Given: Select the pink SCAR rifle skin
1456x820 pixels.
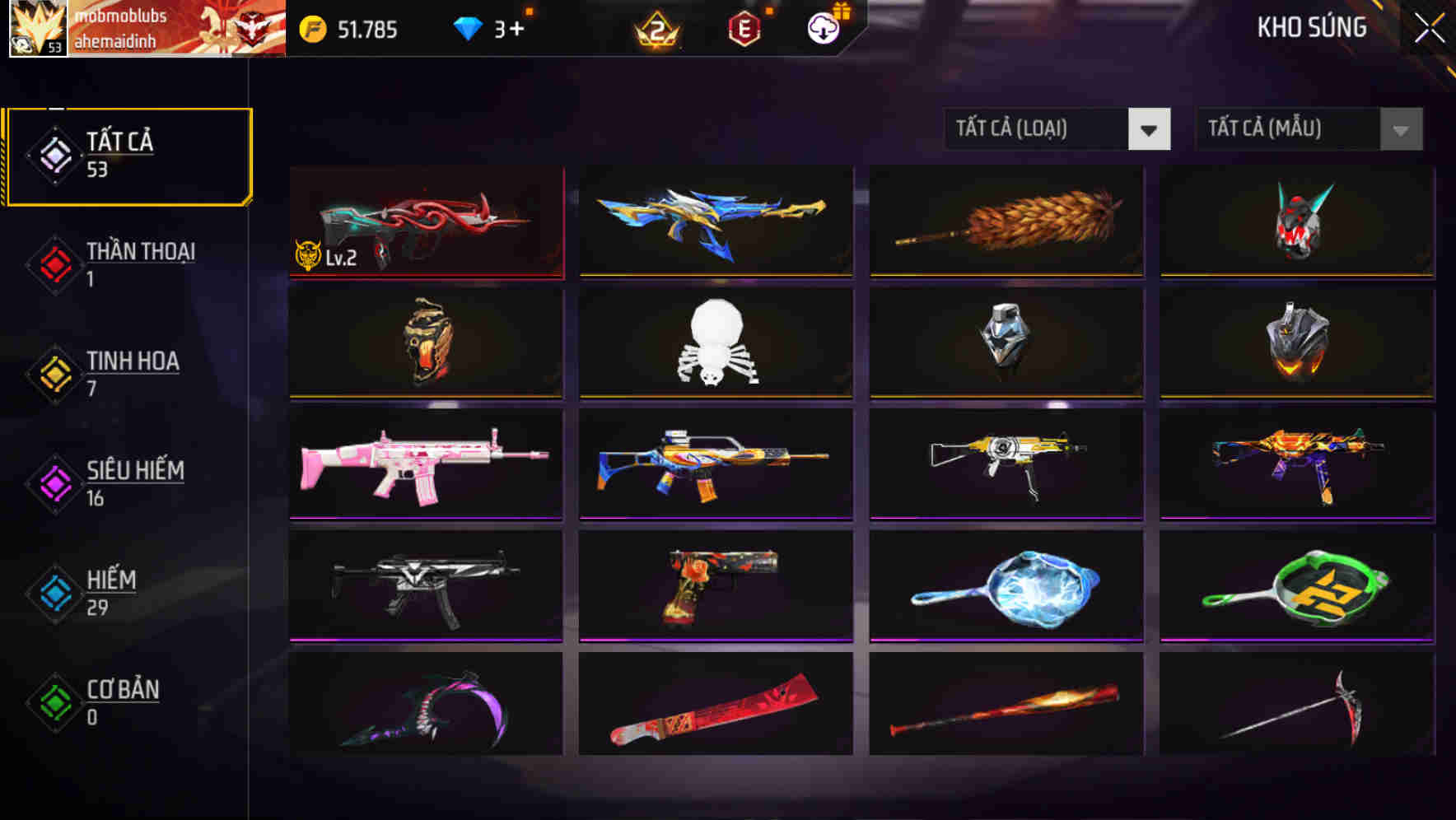Looking at the screenshot, I should 425,466.
